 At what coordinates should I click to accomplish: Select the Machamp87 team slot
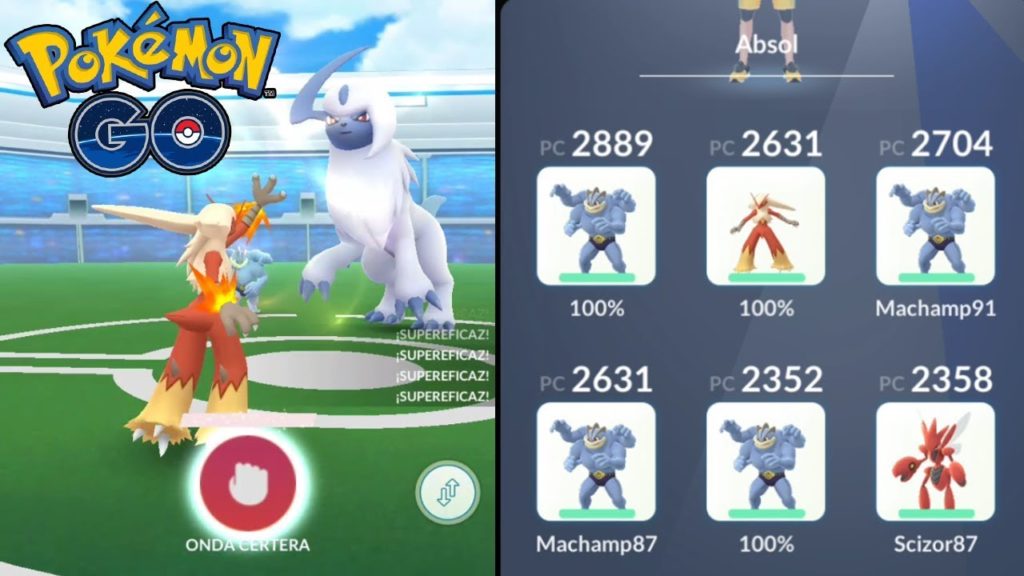(x=596, y=462)
